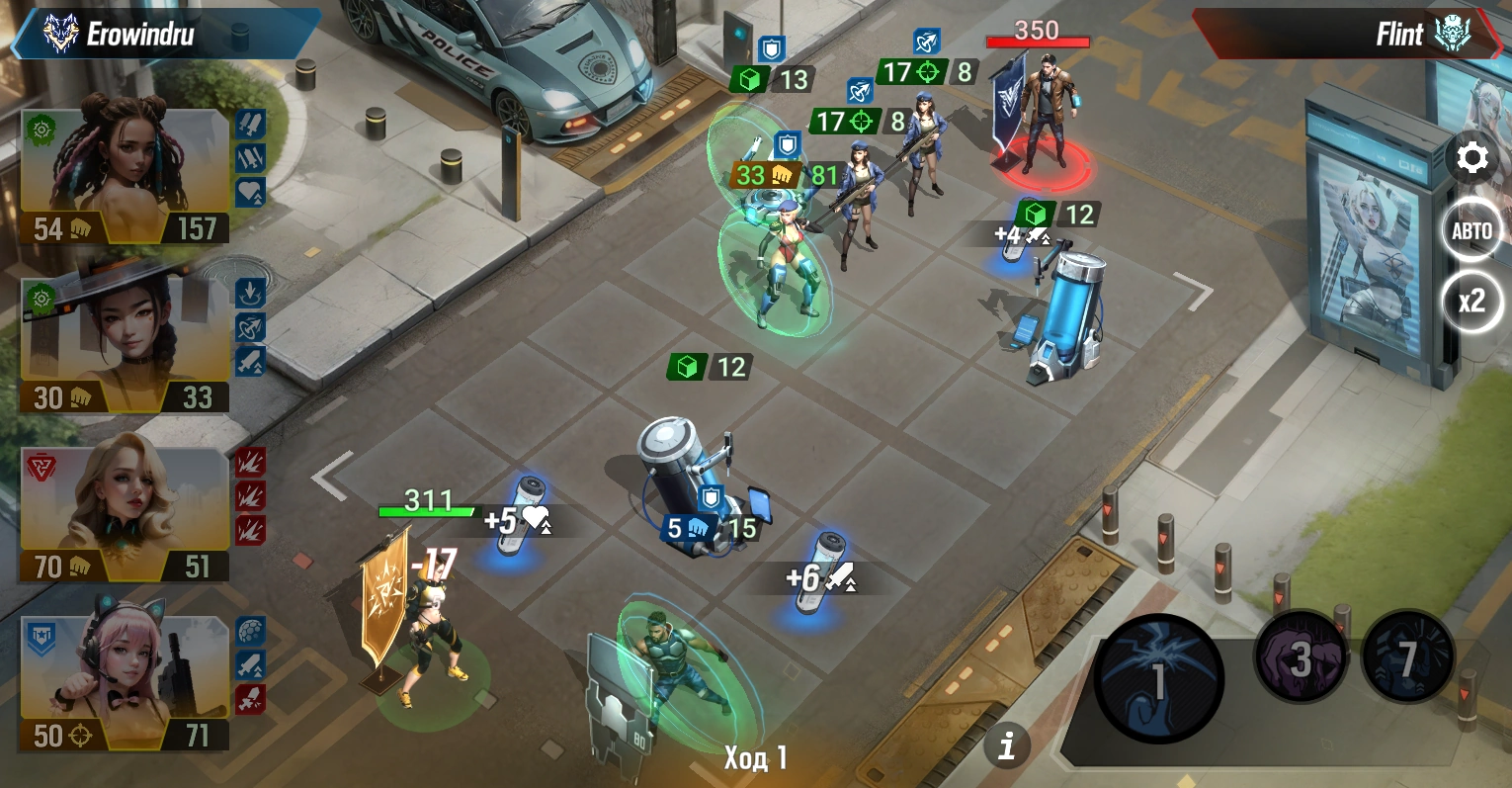Open the gear settings menu

pos(1471,158)
